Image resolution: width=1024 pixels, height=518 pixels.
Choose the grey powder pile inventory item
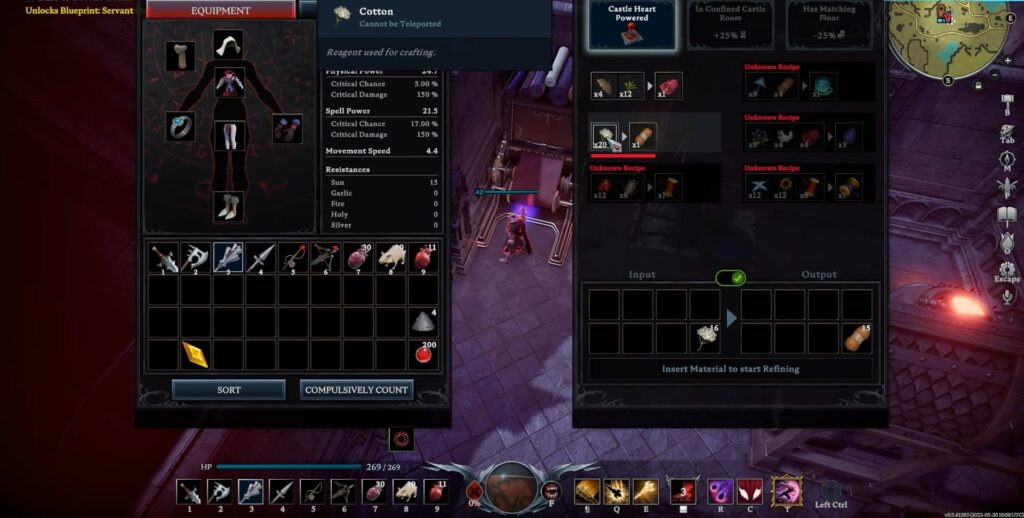pos(423,322)
